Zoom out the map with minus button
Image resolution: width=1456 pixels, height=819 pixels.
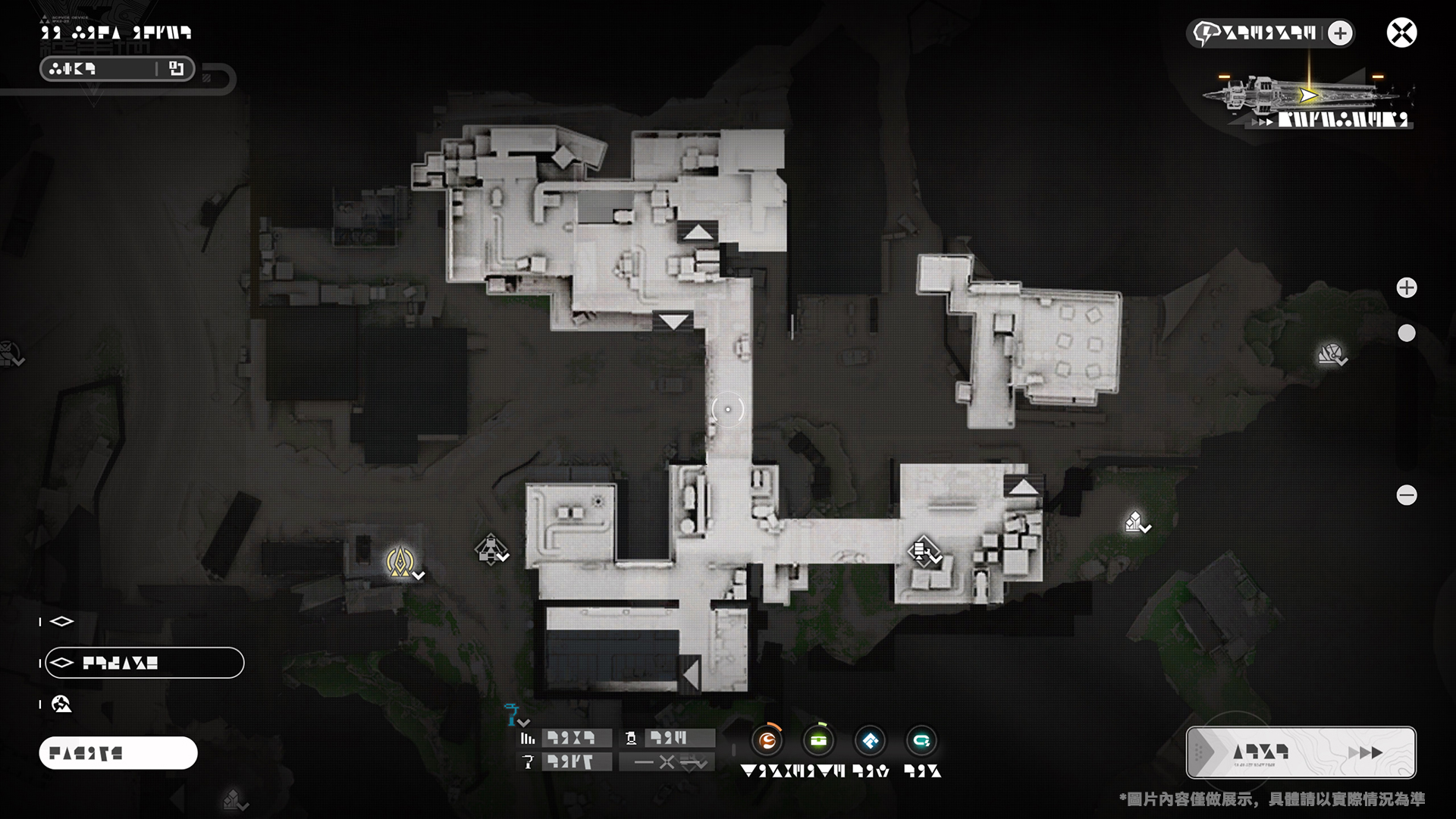[1407, 495]
